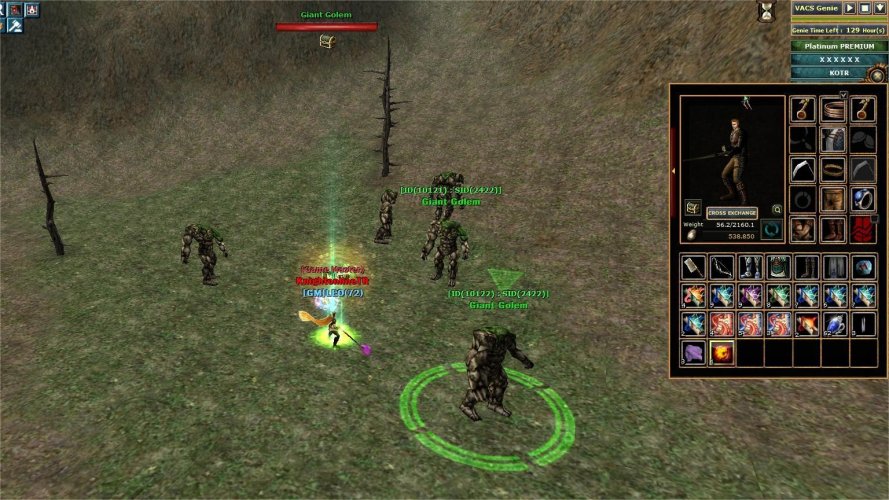Open the hourglass icon near the Genie panel
This screenshot has width=889, height=500.
coord(767,10)
